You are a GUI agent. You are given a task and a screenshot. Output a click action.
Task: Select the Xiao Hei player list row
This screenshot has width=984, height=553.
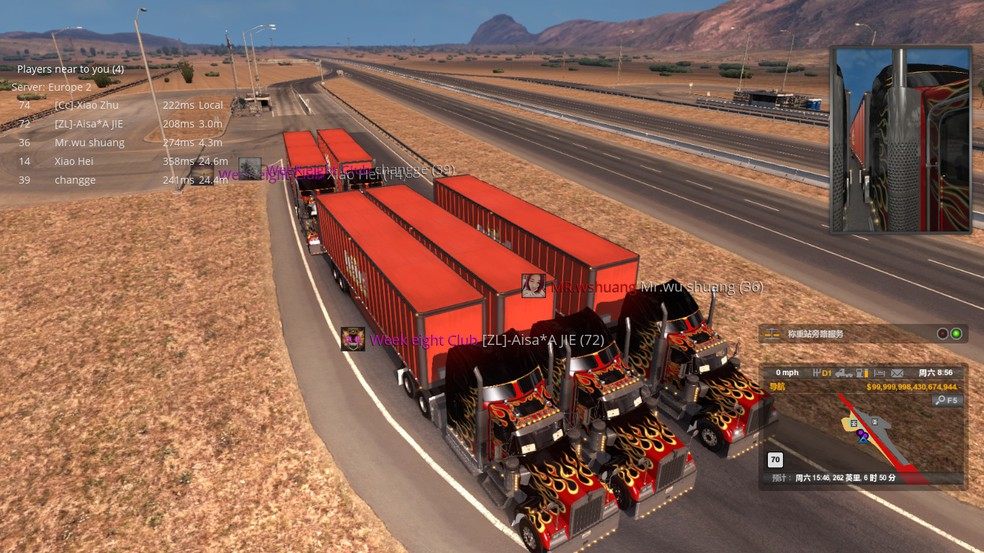(75, 161)
